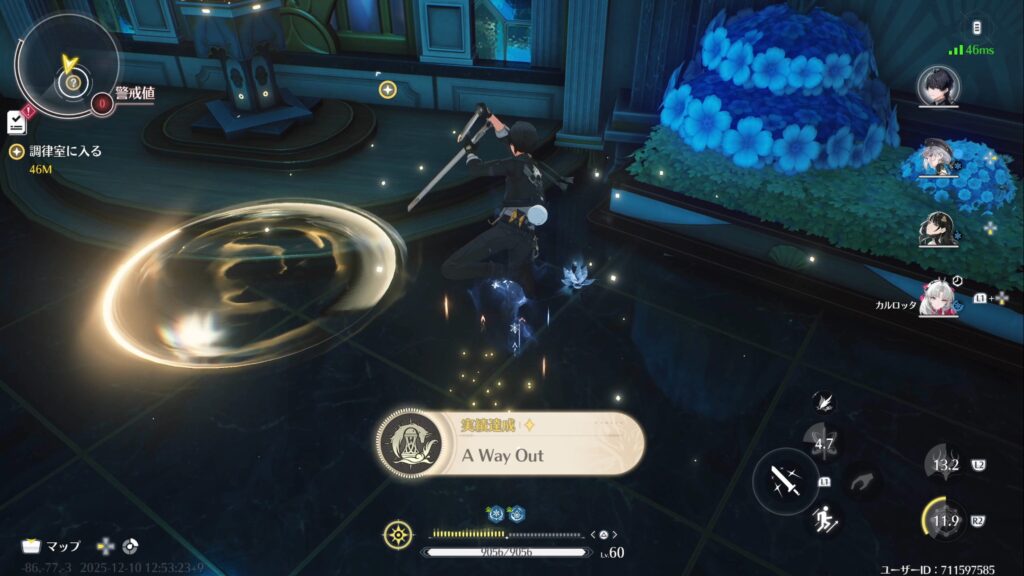Image resolution: width=1024 pixels, height=576 pixels.
Task: Click the compass emblem beside the health bar
Action: (398, 535)
